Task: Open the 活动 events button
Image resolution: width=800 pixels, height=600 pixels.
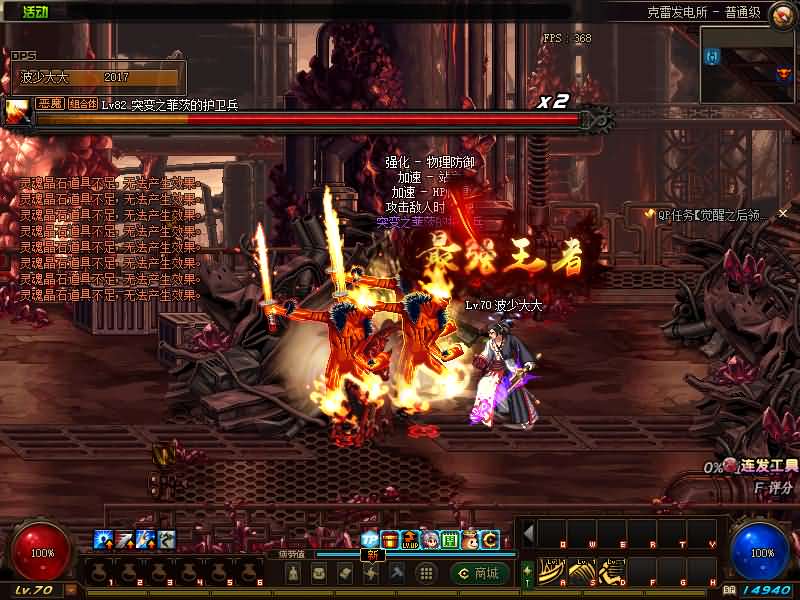Action: click(x=35, y=11)
